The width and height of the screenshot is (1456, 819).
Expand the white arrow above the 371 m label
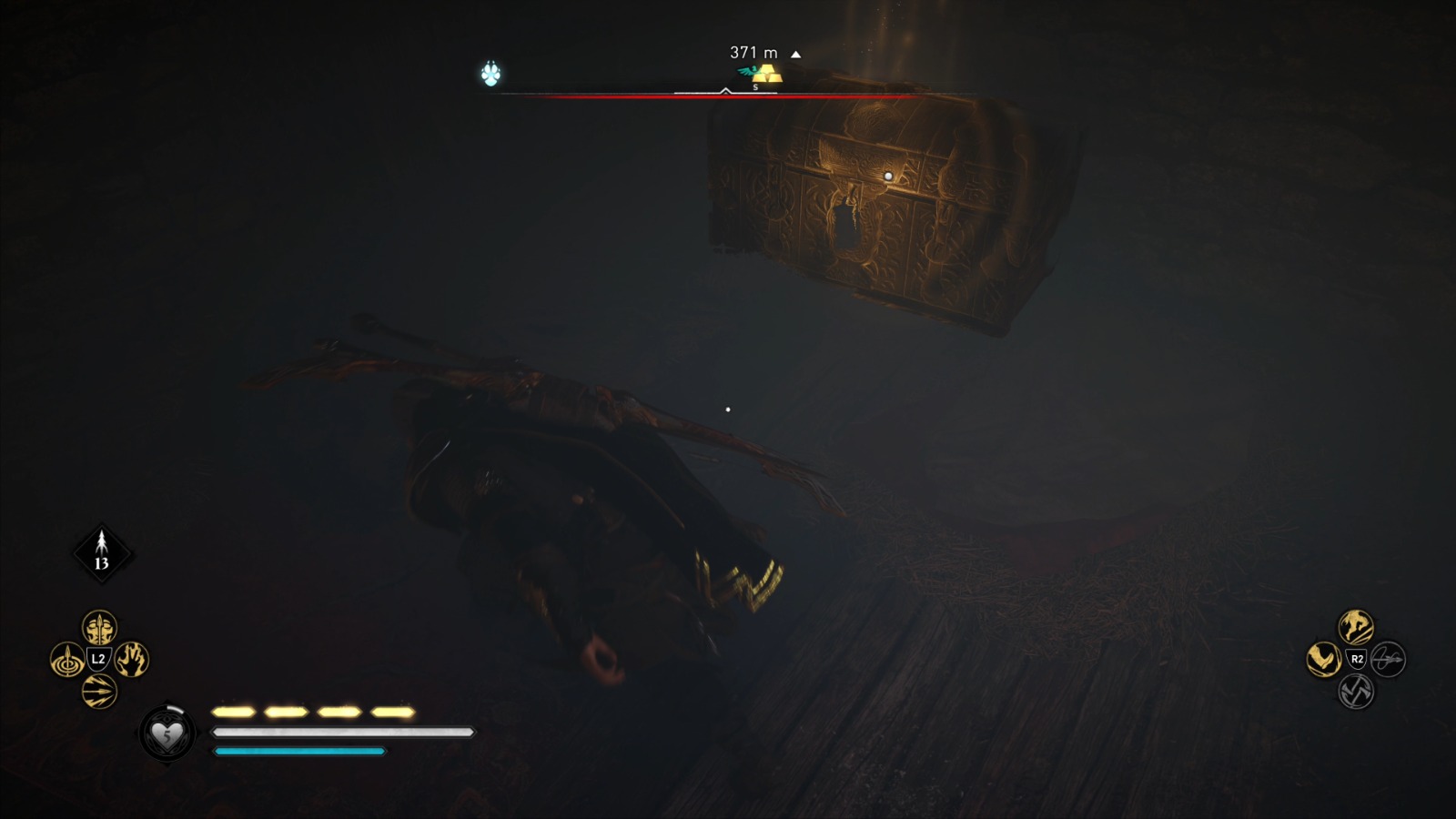797,53
